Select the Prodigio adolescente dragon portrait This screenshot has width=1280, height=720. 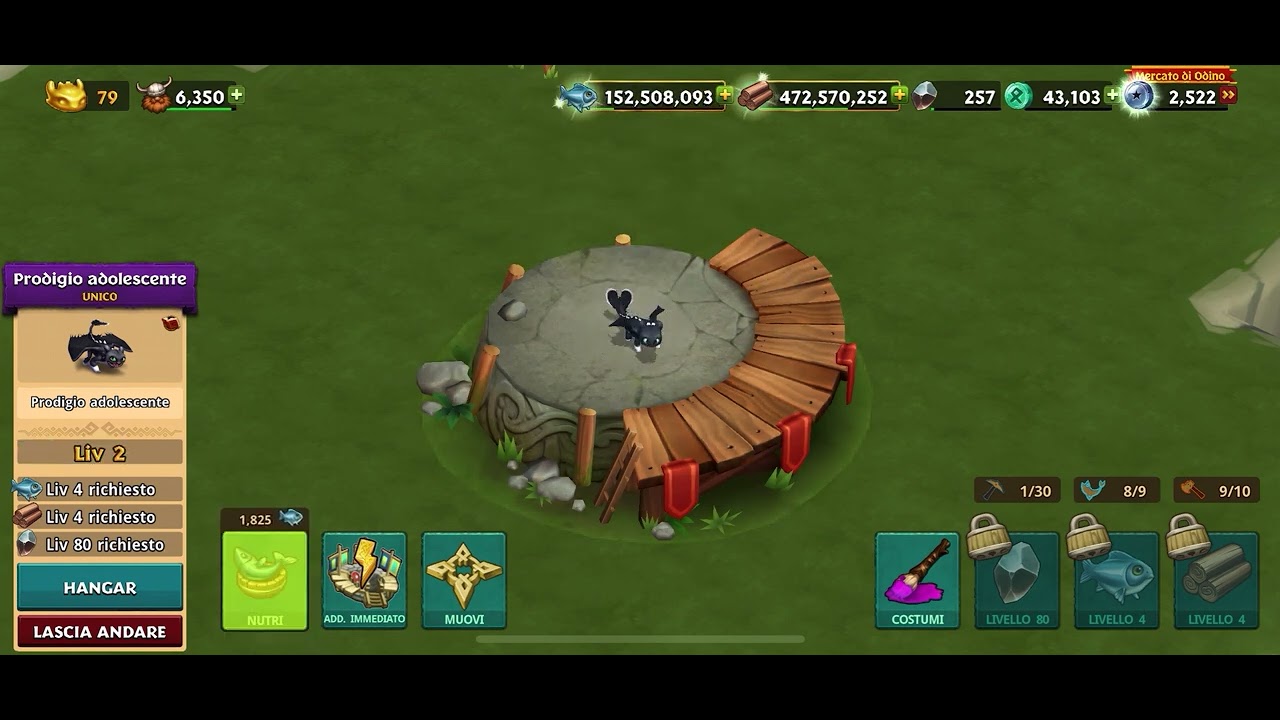tap(99, 347)
